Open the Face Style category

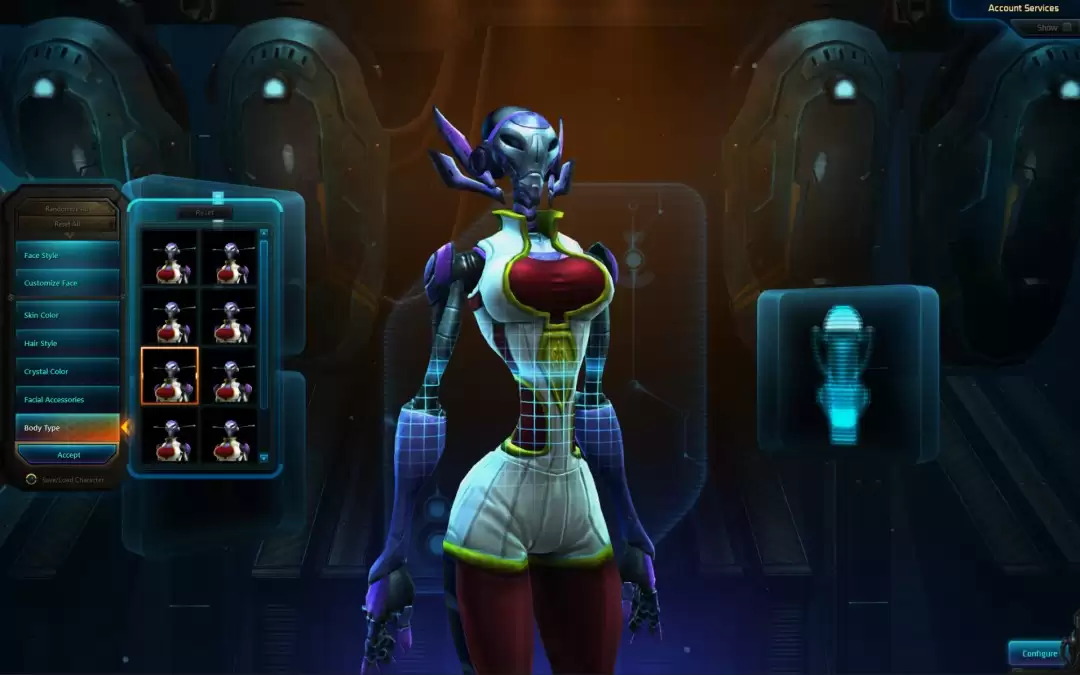tap(68, 255)
